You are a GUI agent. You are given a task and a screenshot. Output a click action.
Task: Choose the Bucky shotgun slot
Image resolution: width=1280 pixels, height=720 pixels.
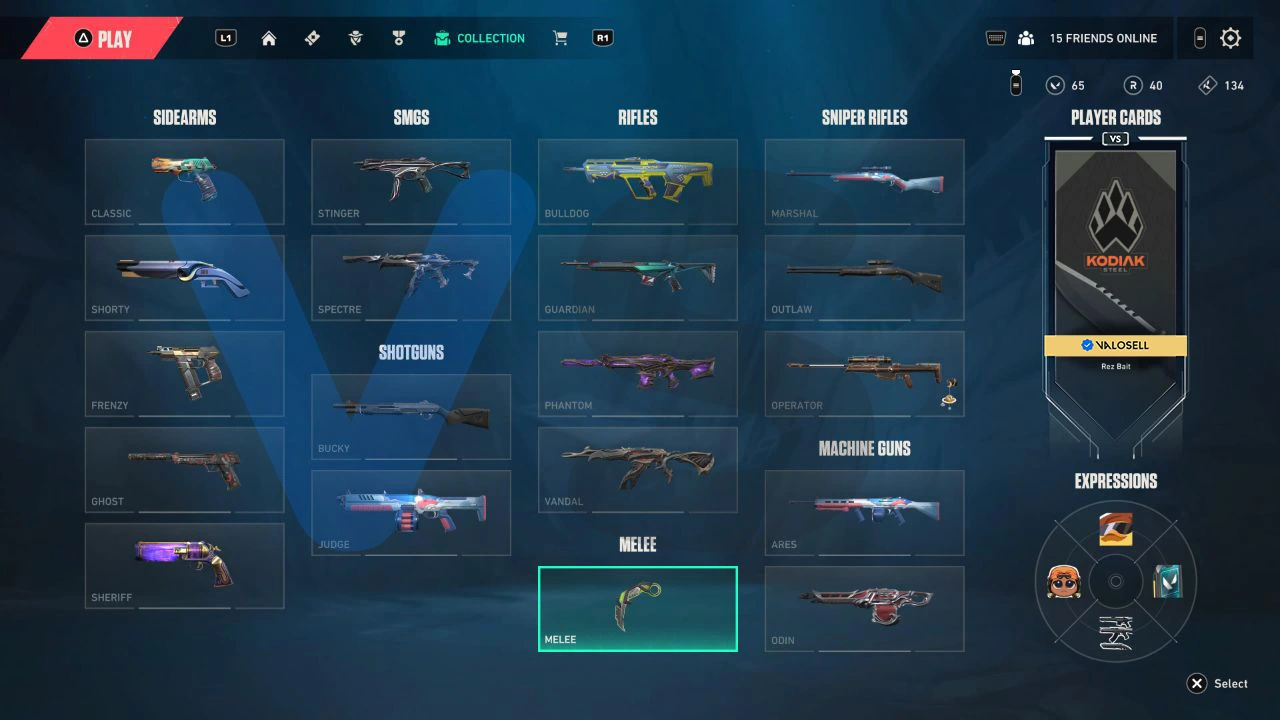point(411,416)
